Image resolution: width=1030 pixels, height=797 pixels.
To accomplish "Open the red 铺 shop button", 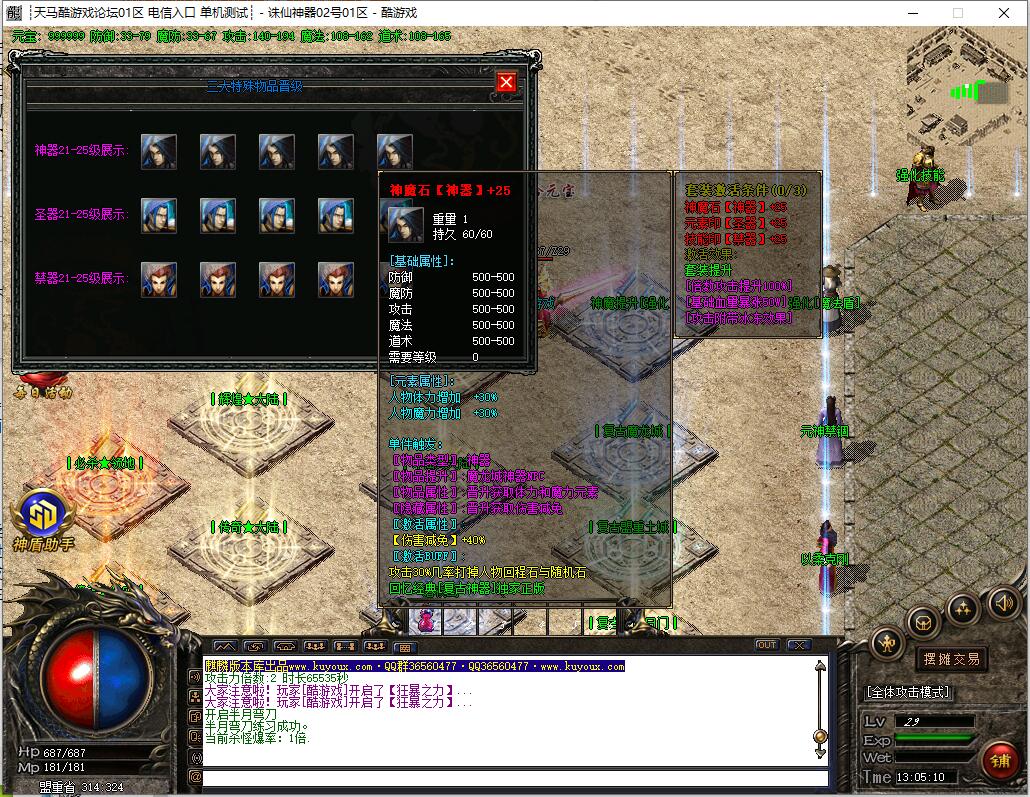I will pos(1000,762).
